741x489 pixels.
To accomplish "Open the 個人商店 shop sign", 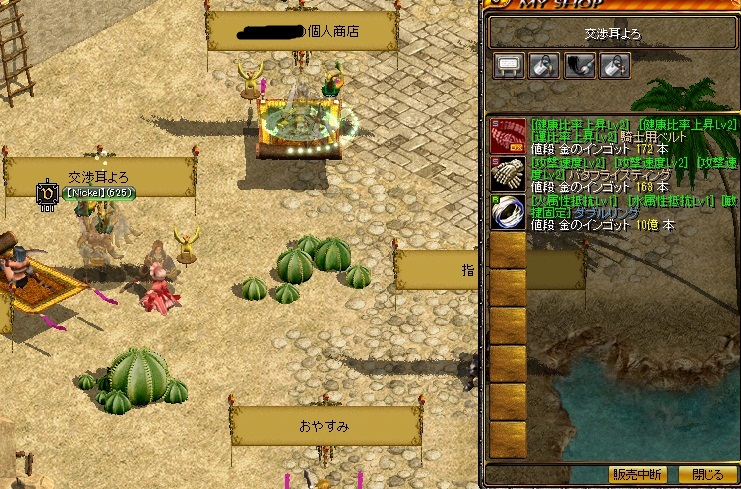I will 298,31.
